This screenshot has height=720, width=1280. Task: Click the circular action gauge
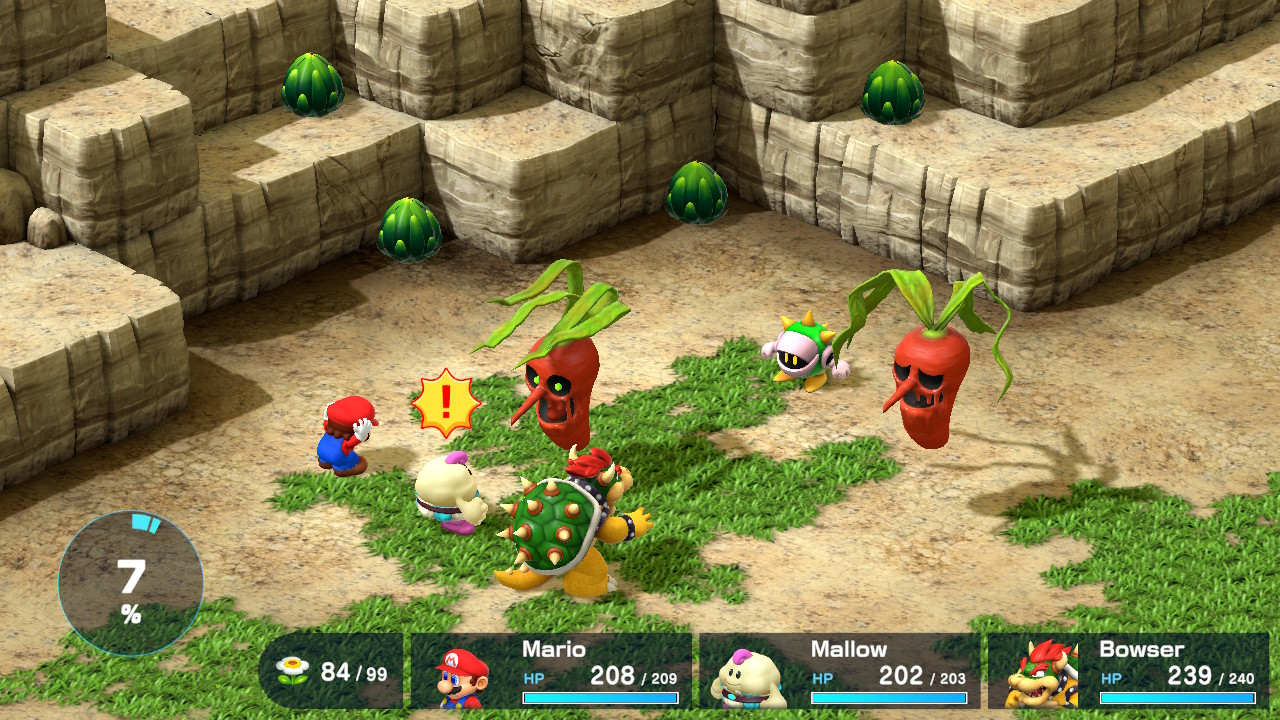(x=131, y=583)
